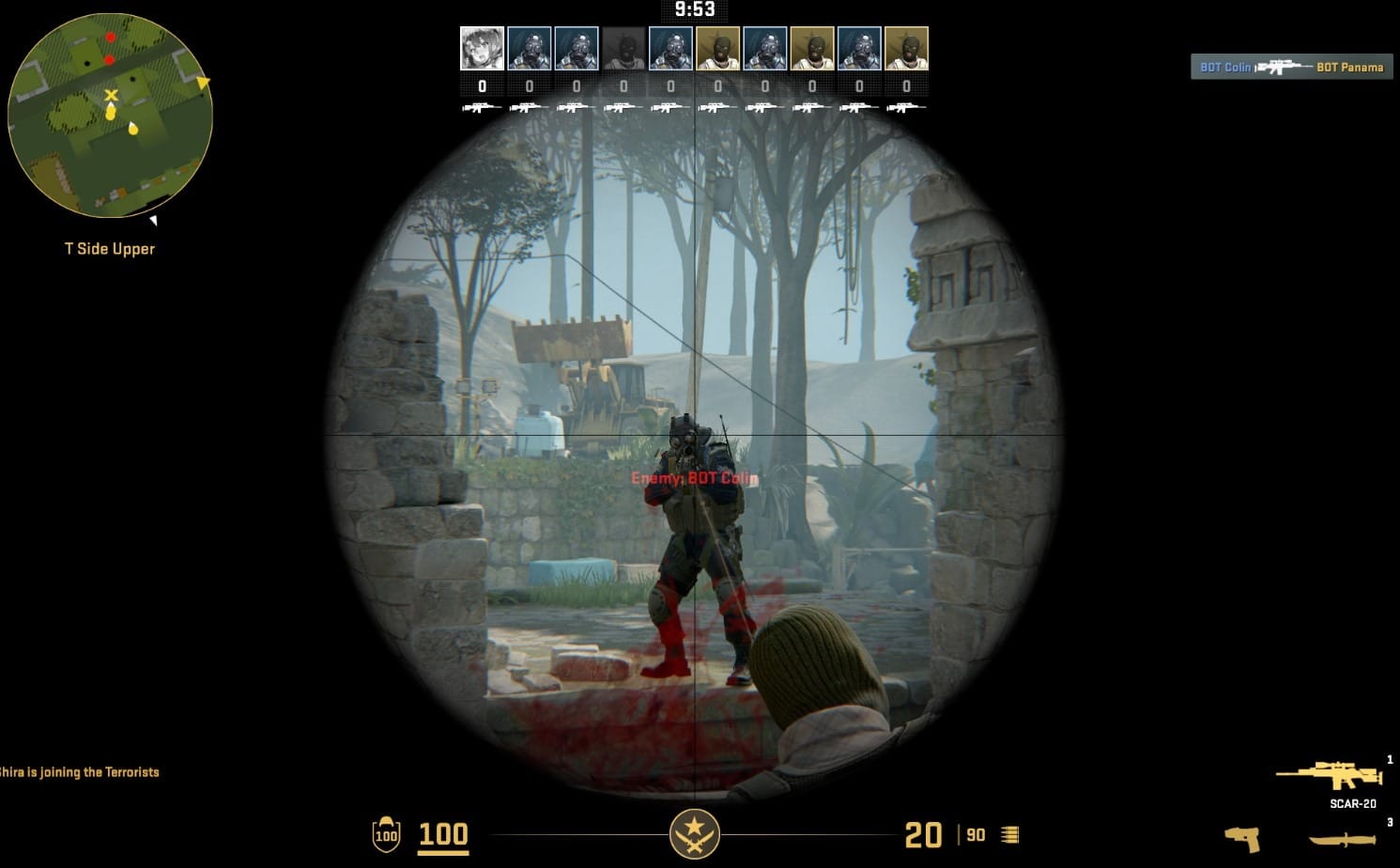Click the circular radar minimap

coord(110,116)
